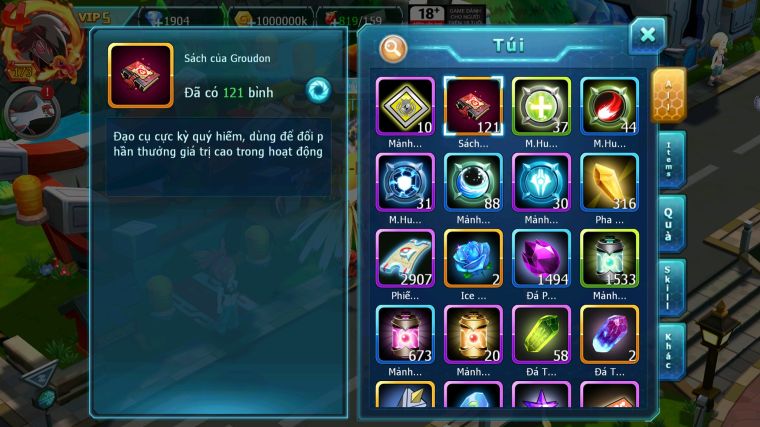
Task: Select the ticket item with 2907
Action: [405, 257]
